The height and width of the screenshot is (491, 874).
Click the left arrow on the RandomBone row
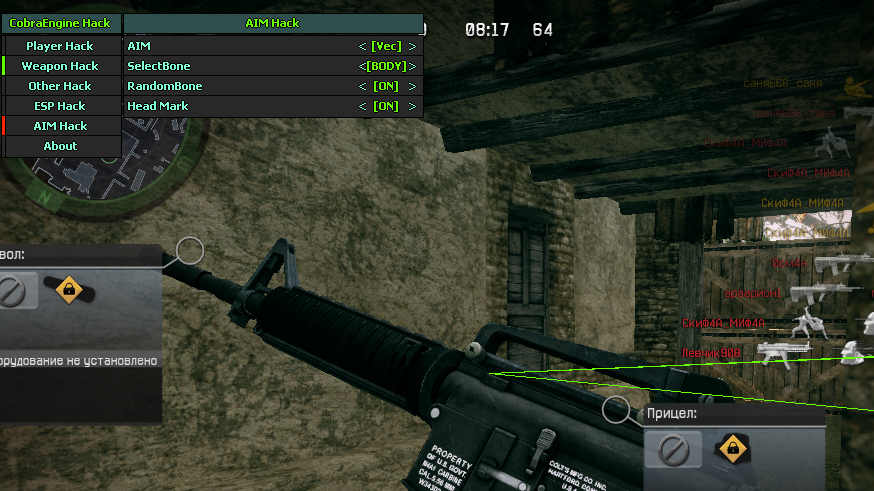(x=363, y=86)
